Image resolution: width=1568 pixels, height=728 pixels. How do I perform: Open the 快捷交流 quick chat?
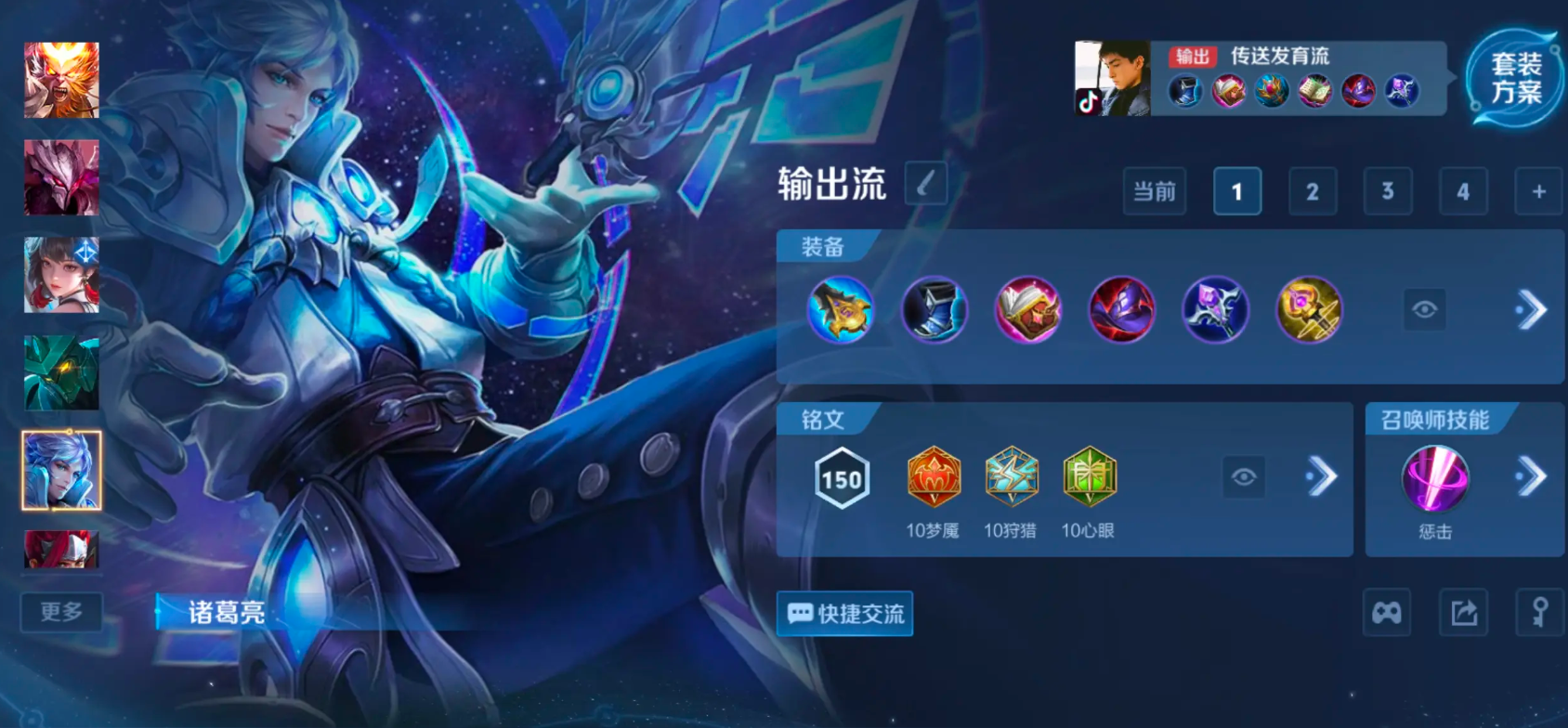844,614
